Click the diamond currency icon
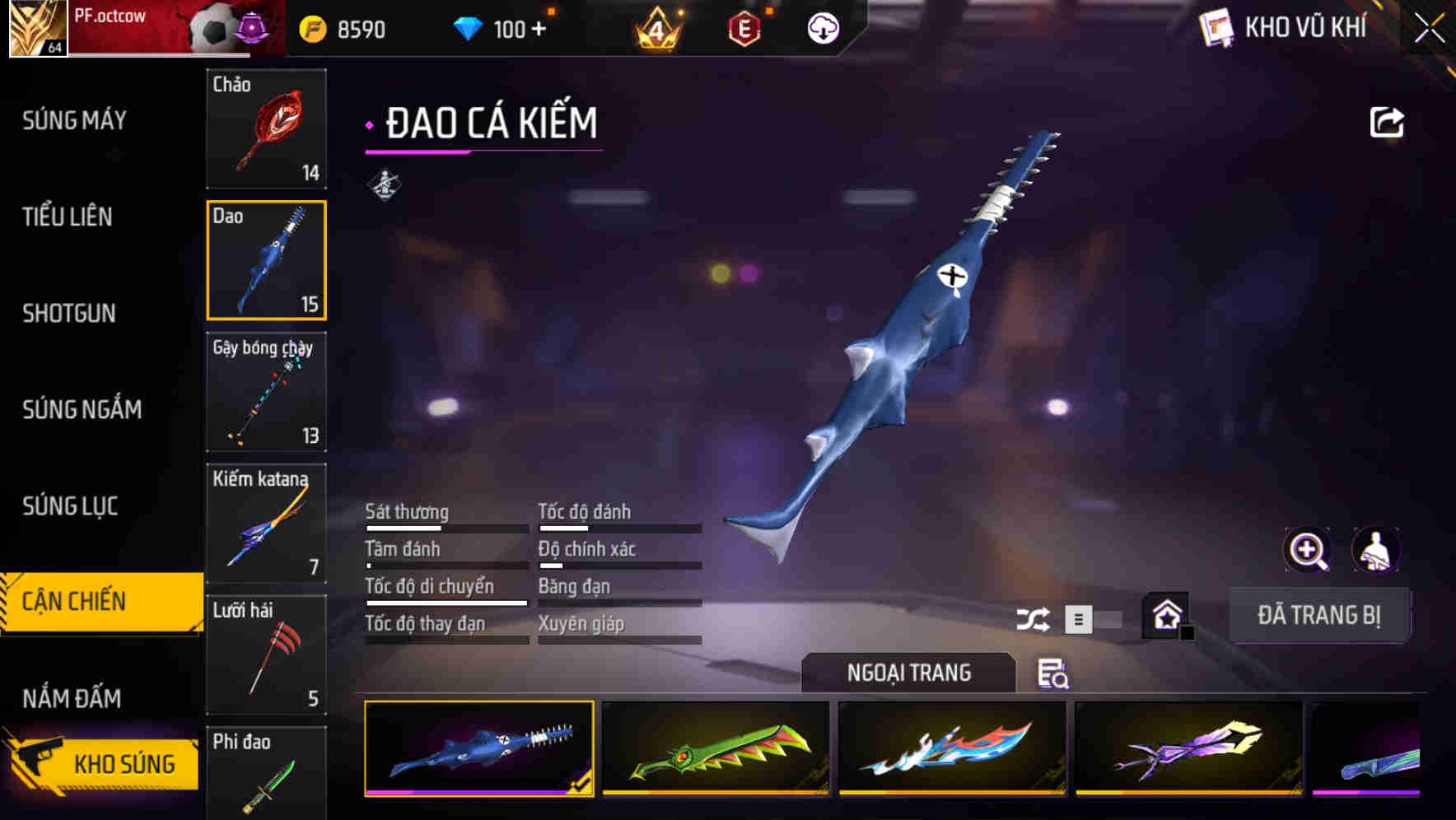This screenshot has height=820, width=1456. coord(467,28)
